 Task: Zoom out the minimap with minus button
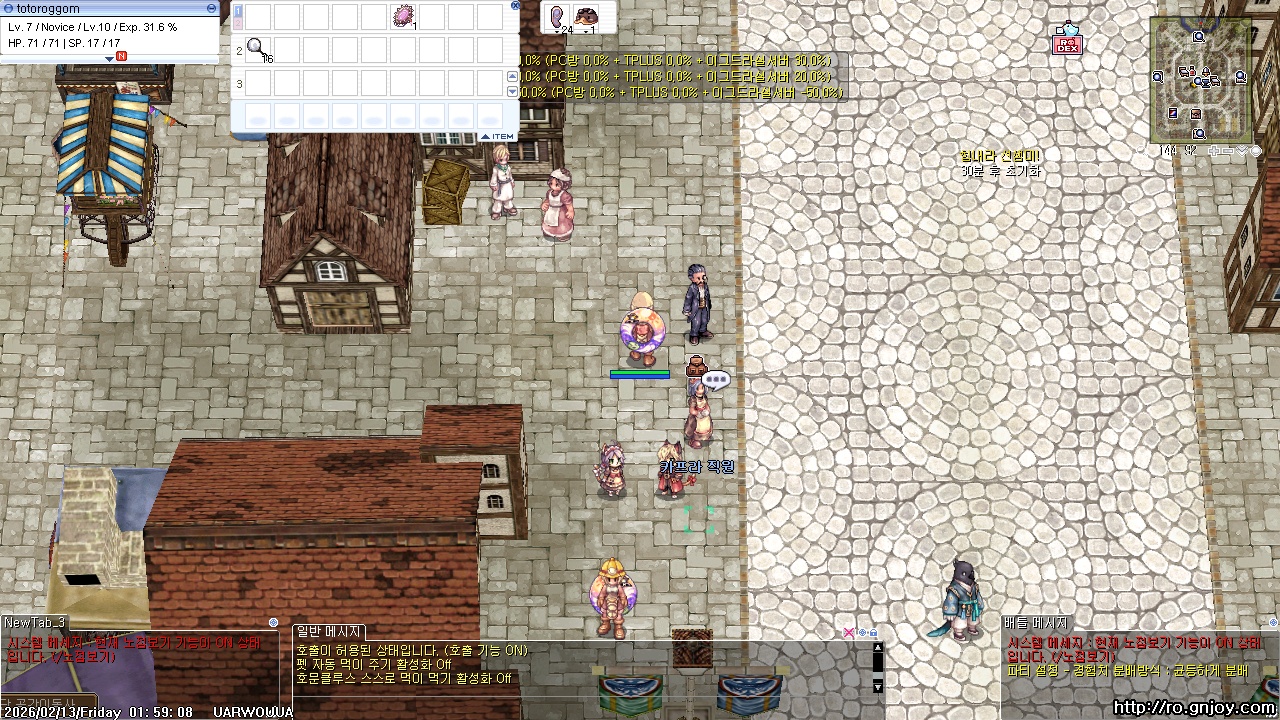[1228, 151]
